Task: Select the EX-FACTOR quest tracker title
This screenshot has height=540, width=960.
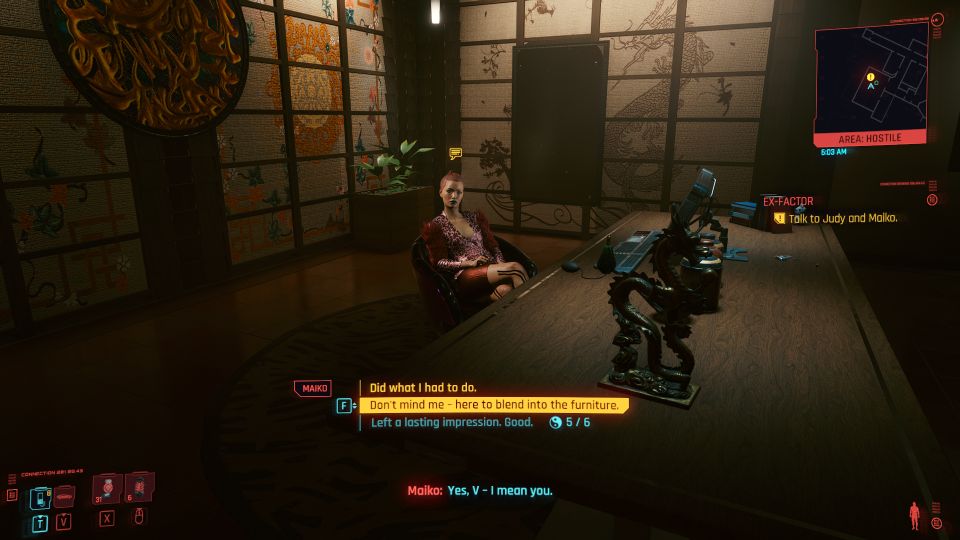Action: (788, 201)
